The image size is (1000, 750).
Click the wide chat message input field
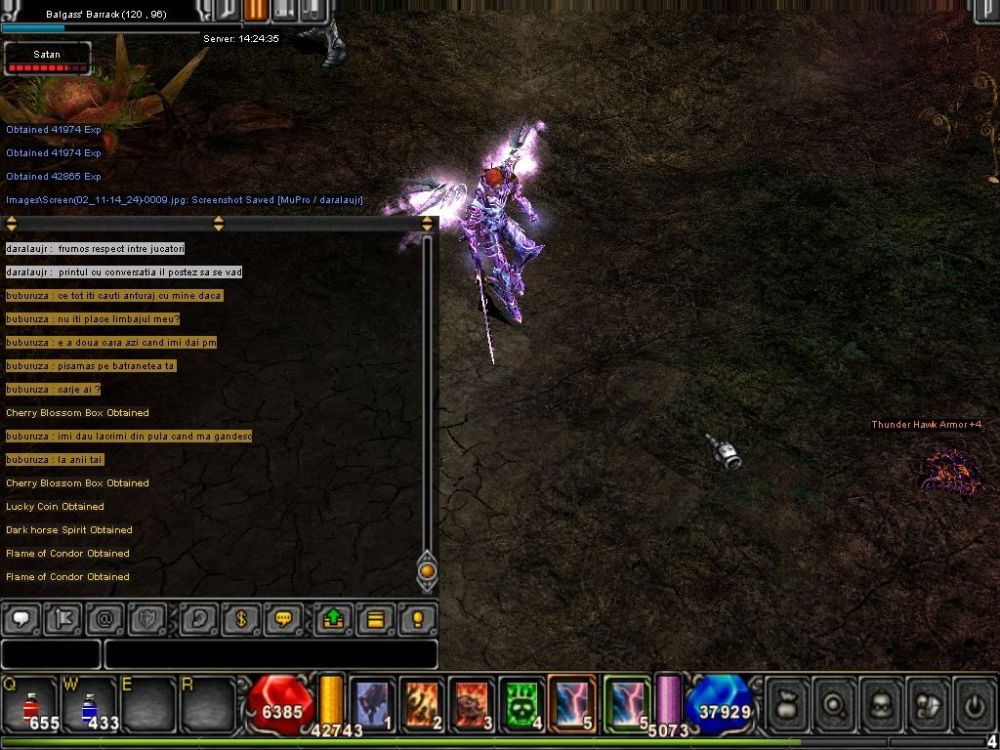[x=270, y=654]
